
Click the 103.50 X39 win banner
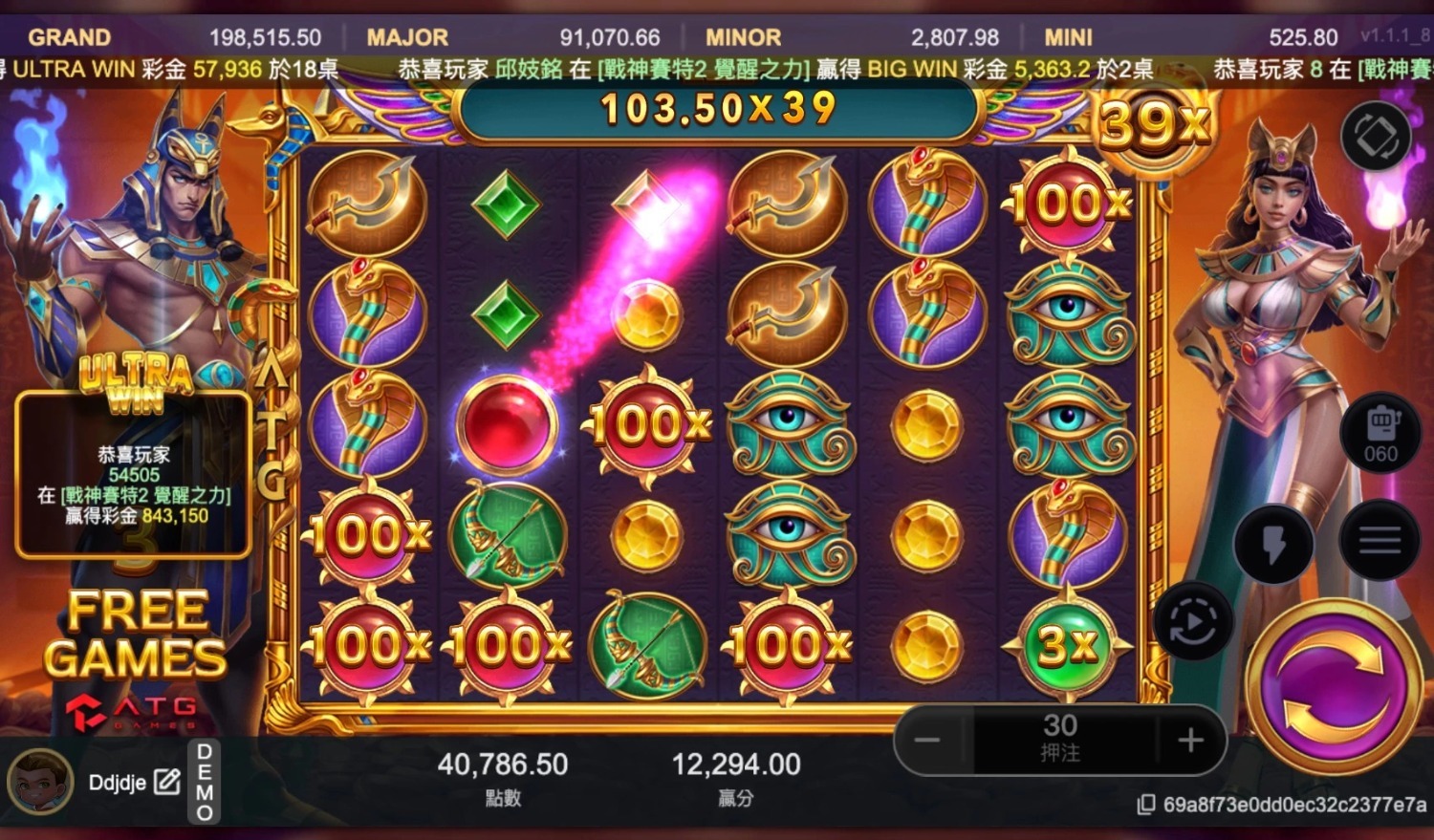pyautogui.click(x=717, y=108)
